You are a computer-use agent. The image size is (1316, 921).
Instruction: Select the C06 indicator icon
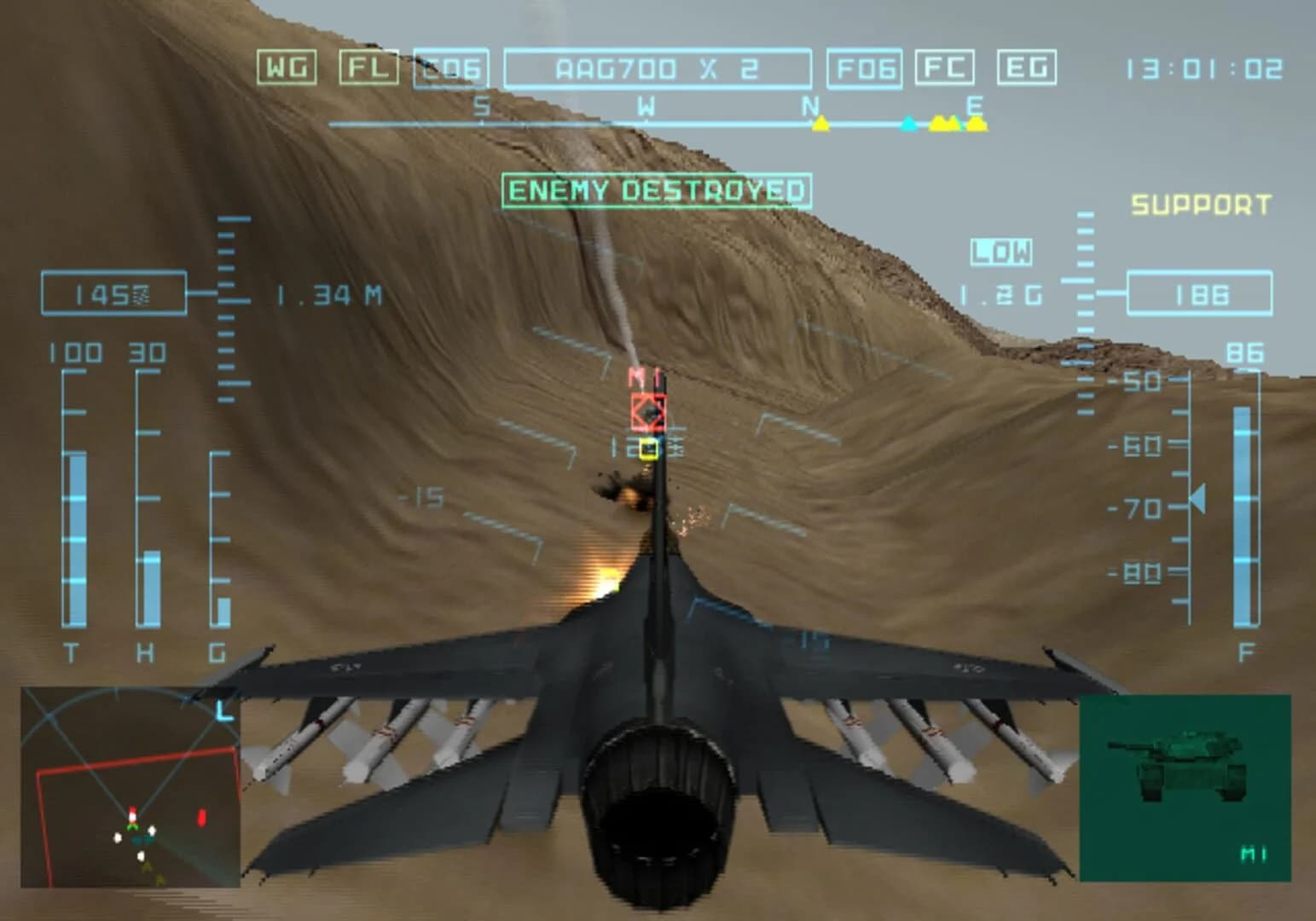pos(452,70)
